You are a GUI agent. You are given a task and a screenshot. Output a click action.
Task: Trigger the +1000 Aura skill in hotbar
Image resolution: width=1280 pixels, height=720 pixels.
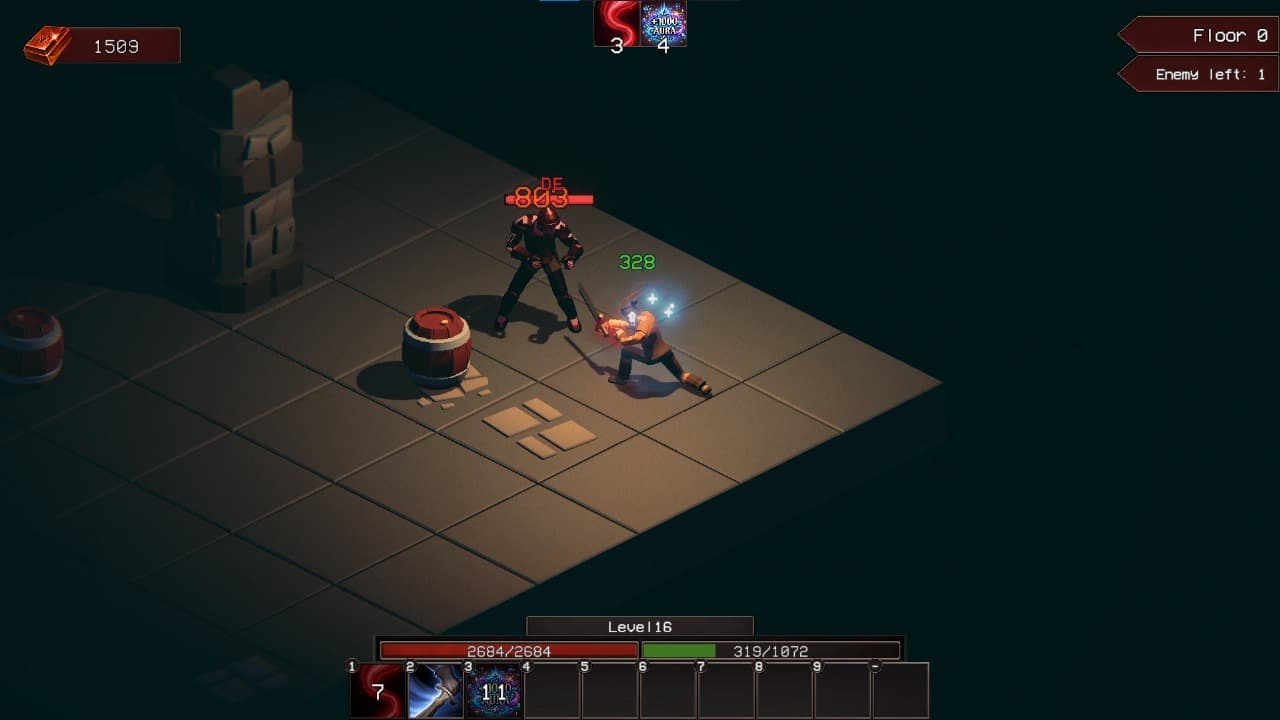coord(494,690)
